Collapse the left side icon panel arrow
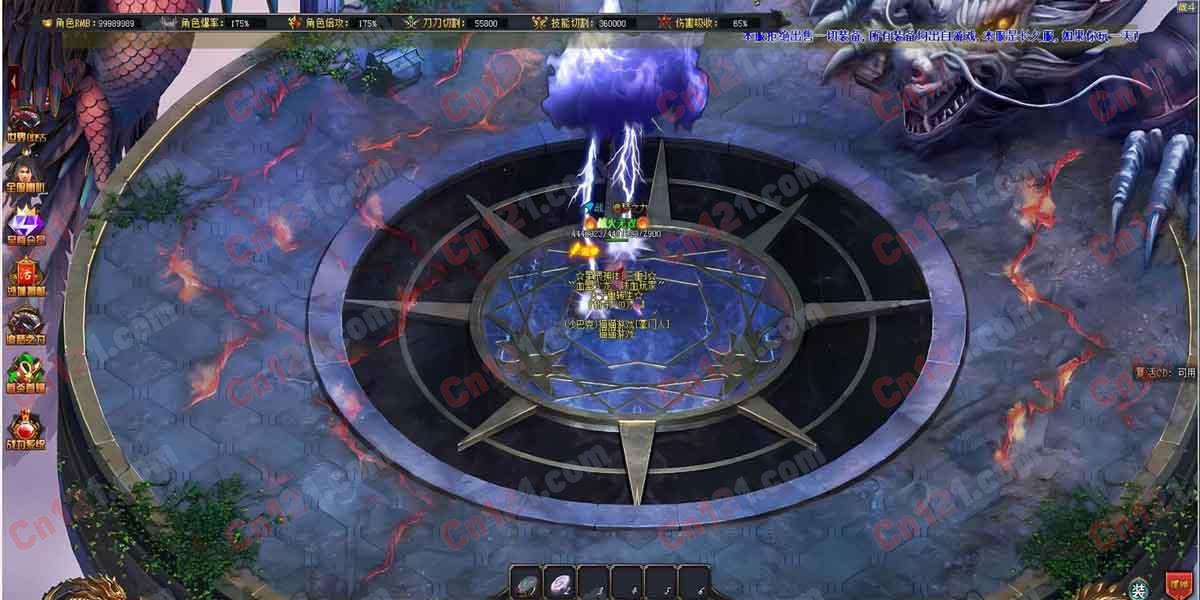The height and width of the screenshot is (600, 1200). coord(12,78)
